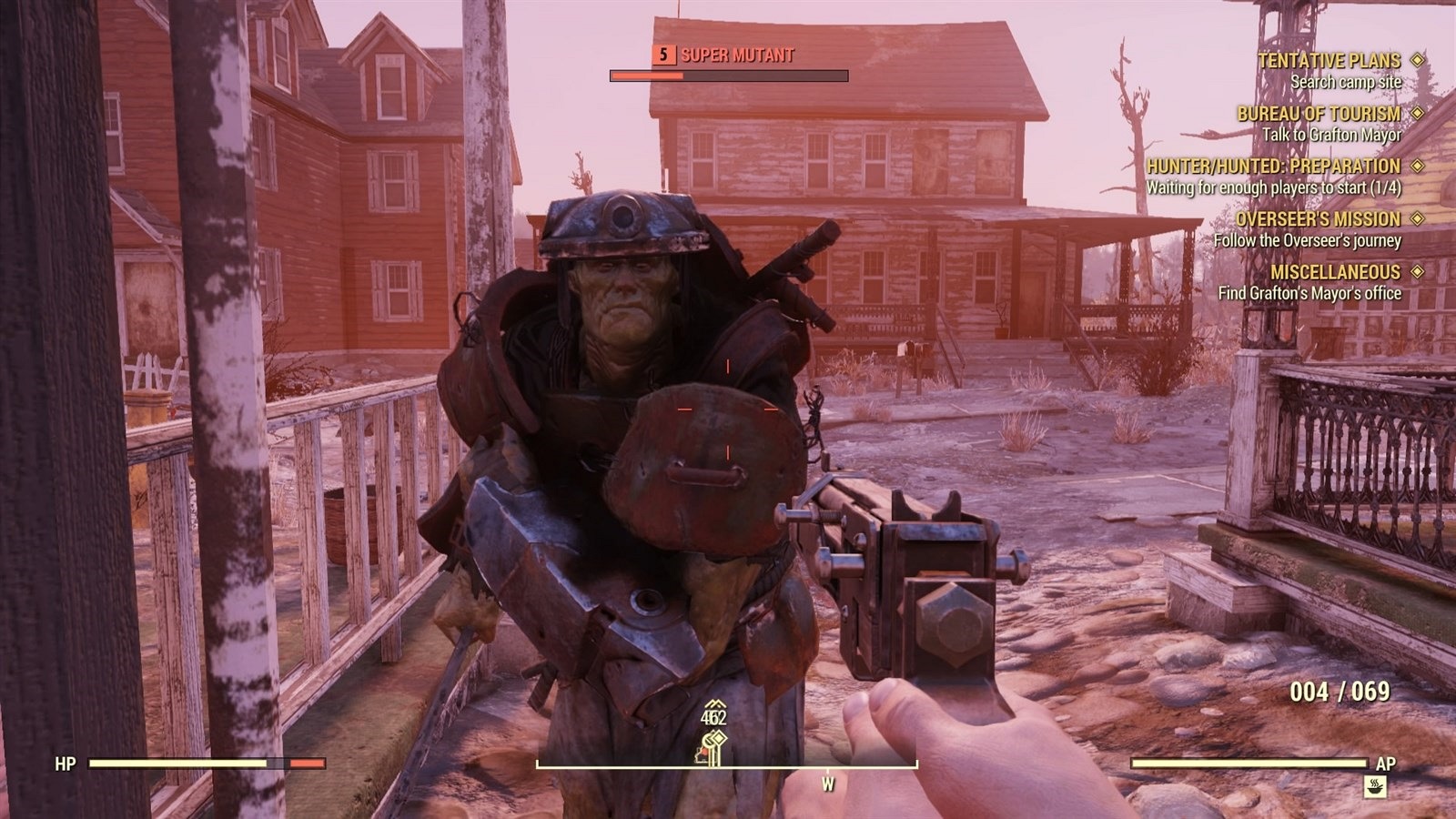This screenshot has height=819, width=1456.
Task: Show the Overseer's Mission quest entry
Action: 1318,219
